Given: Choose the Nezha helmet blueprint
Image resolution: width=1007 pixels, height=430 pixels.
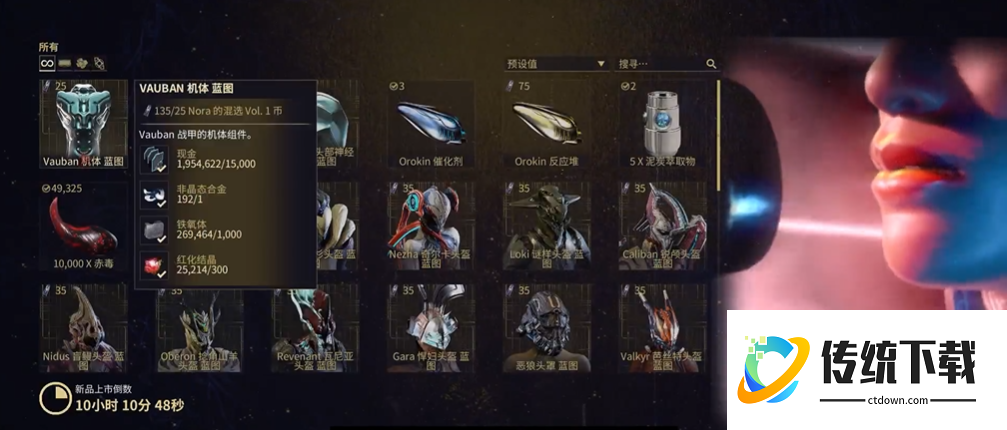Looking at the screenshot, I should pyautogui.click(x=431, y=226).
